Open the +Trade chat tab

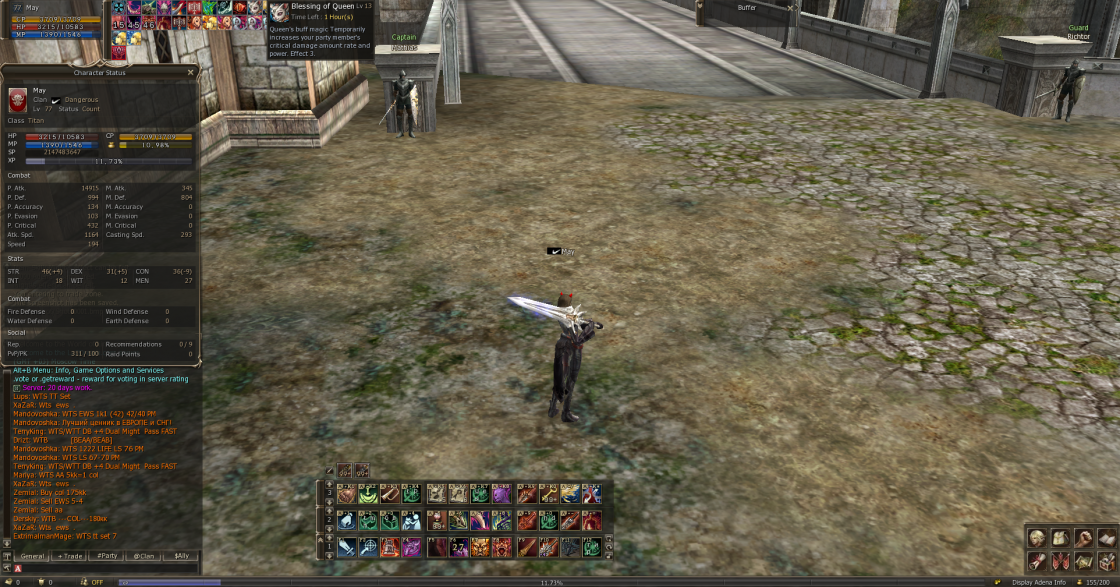pyautogui.click(x=69, y=555)
